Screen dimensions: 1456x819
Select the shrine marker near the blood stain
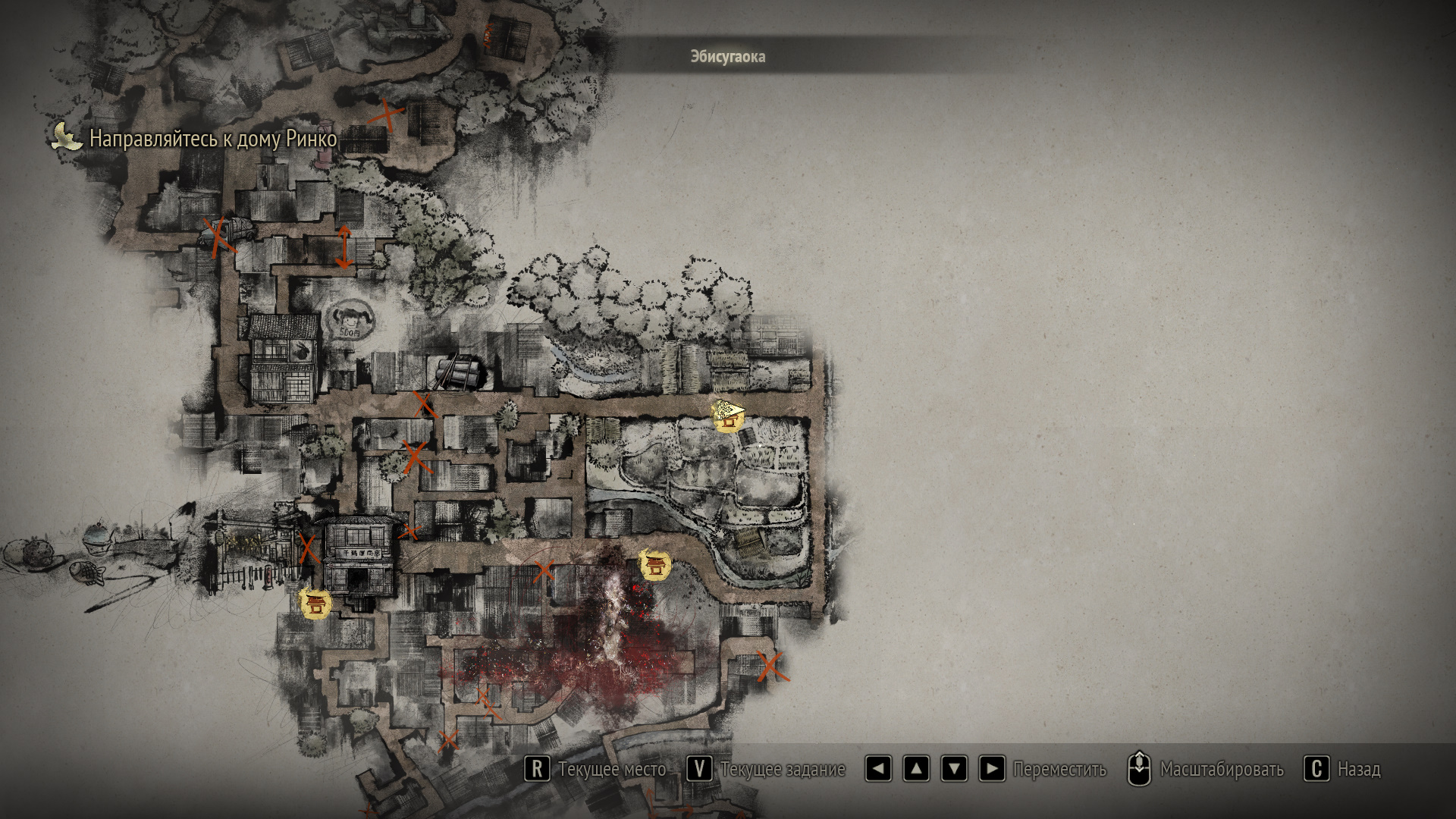(x=654, y=565)
